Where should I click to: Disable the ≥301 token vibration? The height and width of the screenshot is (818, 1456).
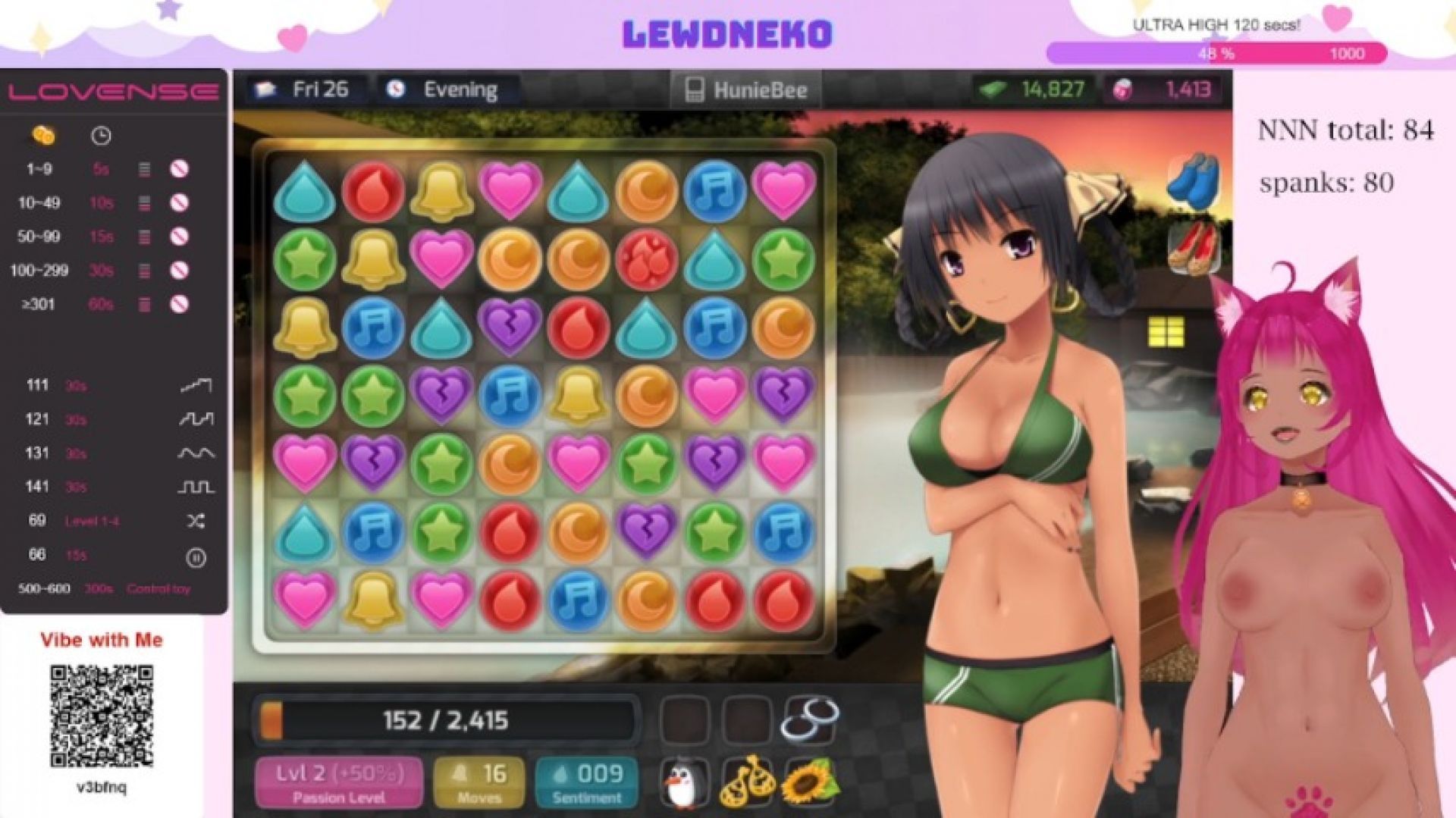click(180, 305)
